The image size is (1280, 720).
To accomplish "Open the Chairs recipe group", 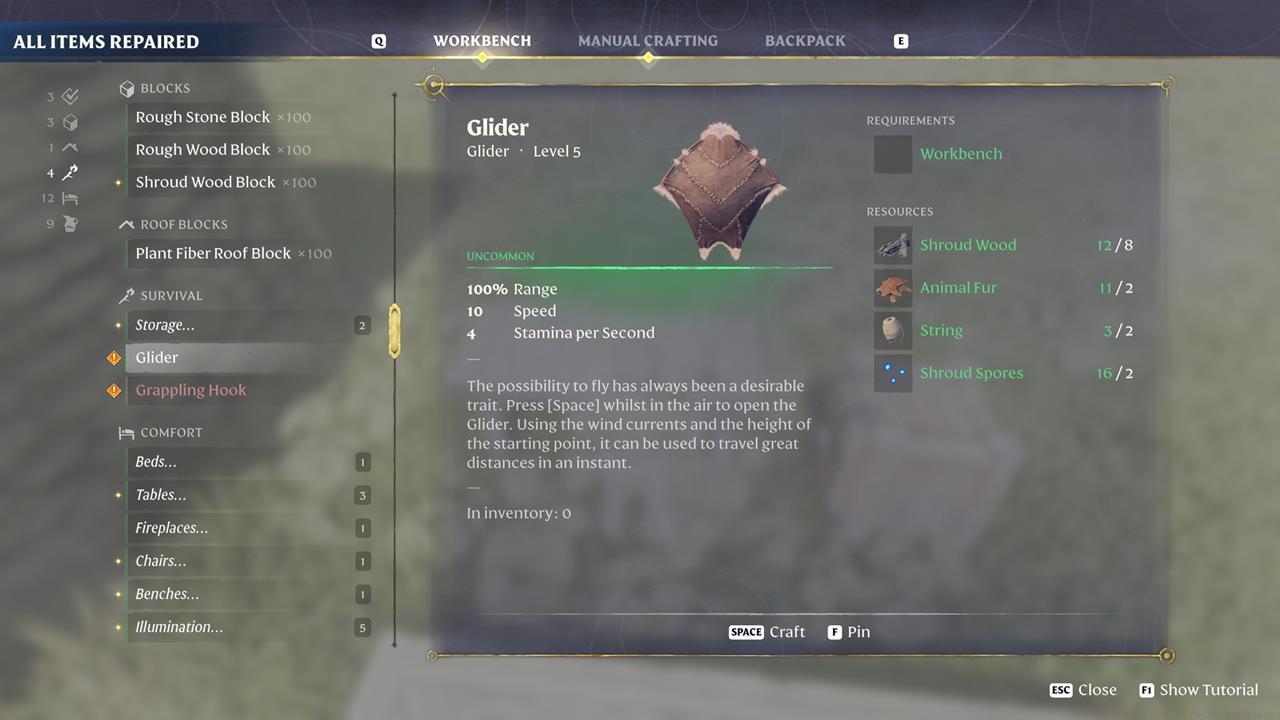I will [x=161, y=561].
